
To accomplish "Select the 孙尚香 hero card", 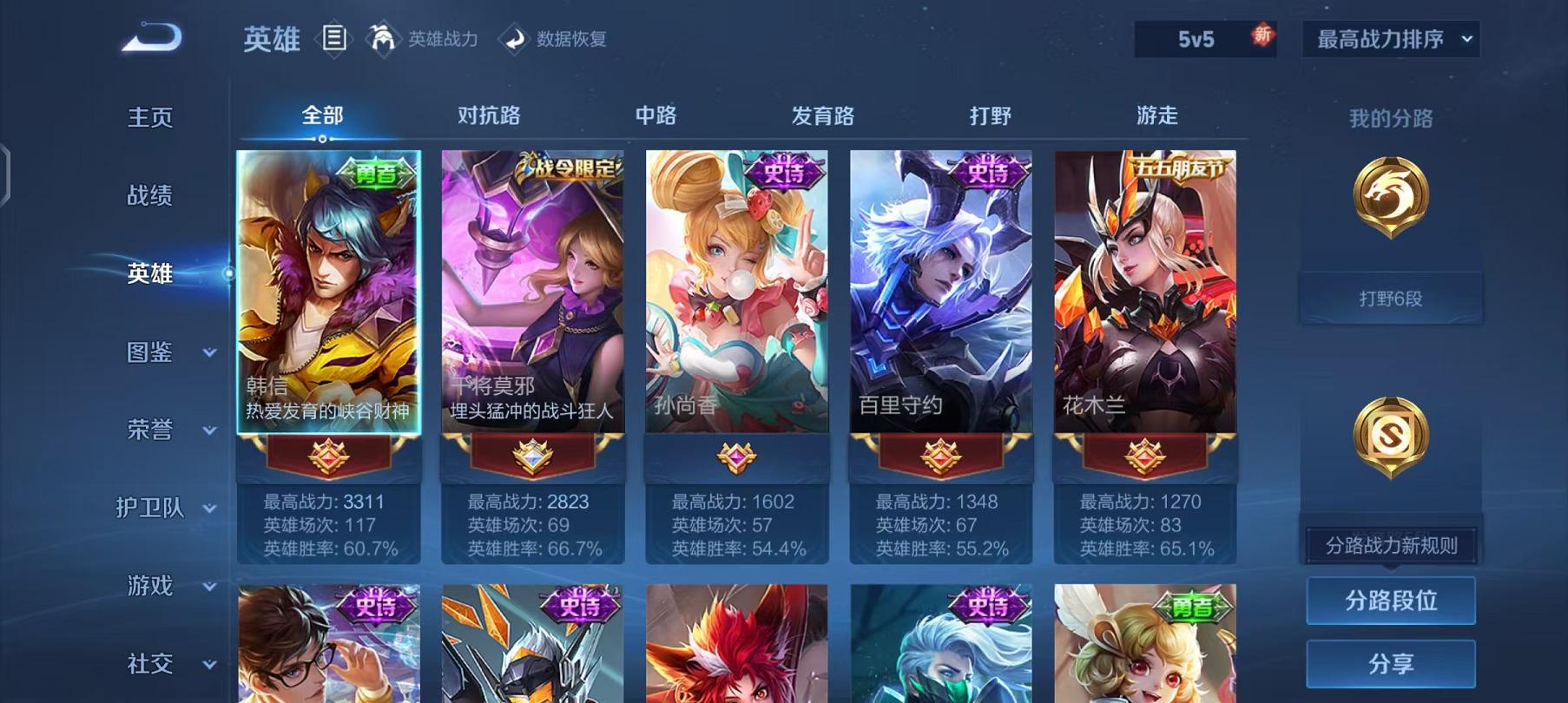I will [x=736, y=295].
